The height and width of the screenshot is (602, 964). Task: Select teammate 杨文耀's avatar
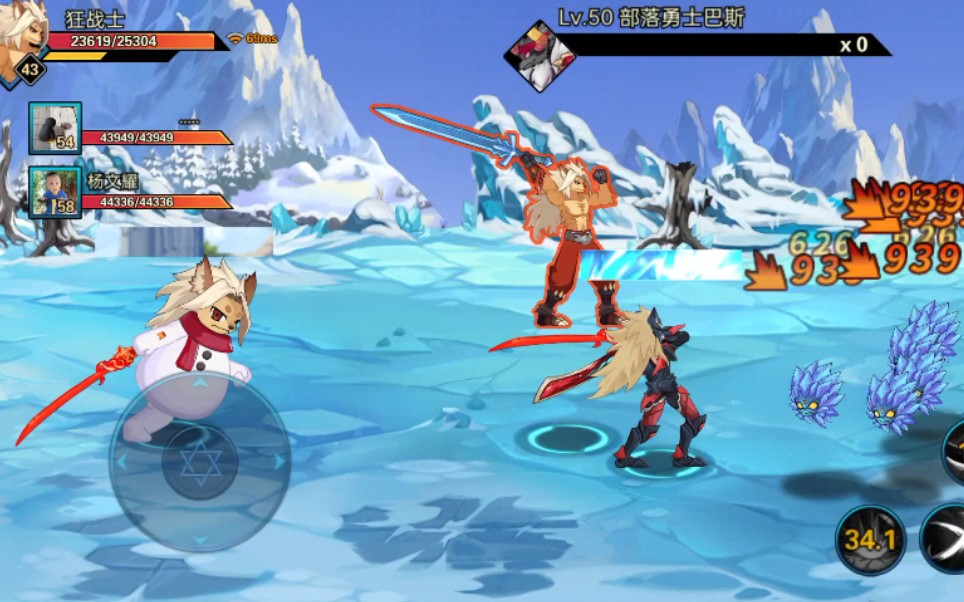point(55,193)
